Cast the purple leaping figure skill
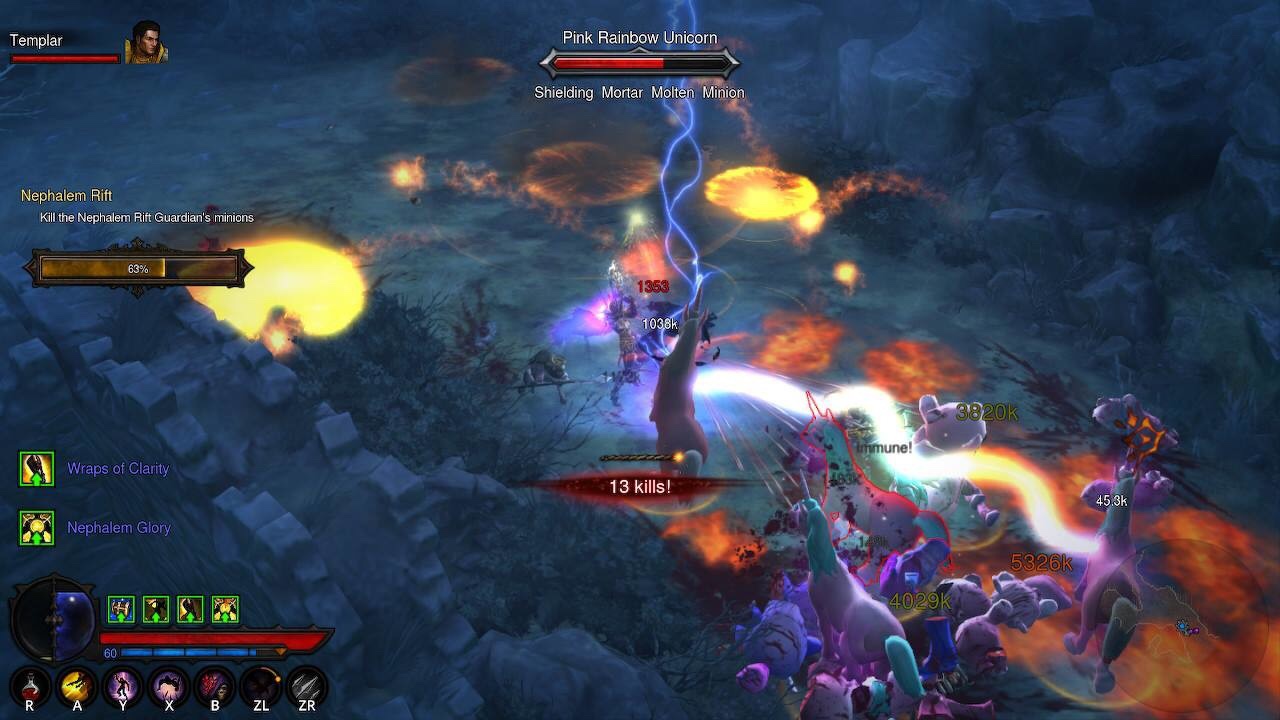 (168, 686)
